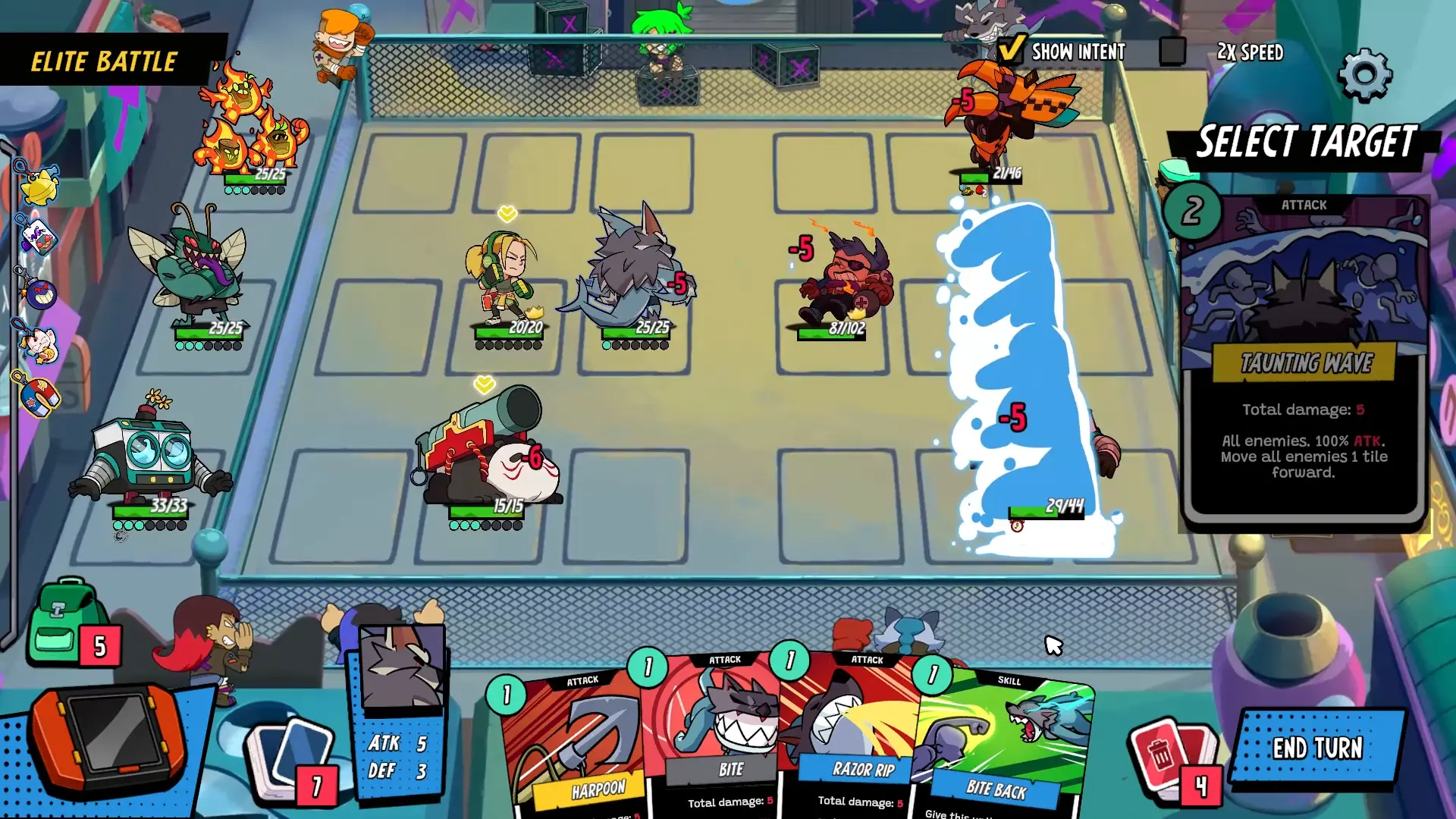Screen dimensions: 1456x819
Task: Inspect the joker card trinket
Action: click(x=39, y=235)
